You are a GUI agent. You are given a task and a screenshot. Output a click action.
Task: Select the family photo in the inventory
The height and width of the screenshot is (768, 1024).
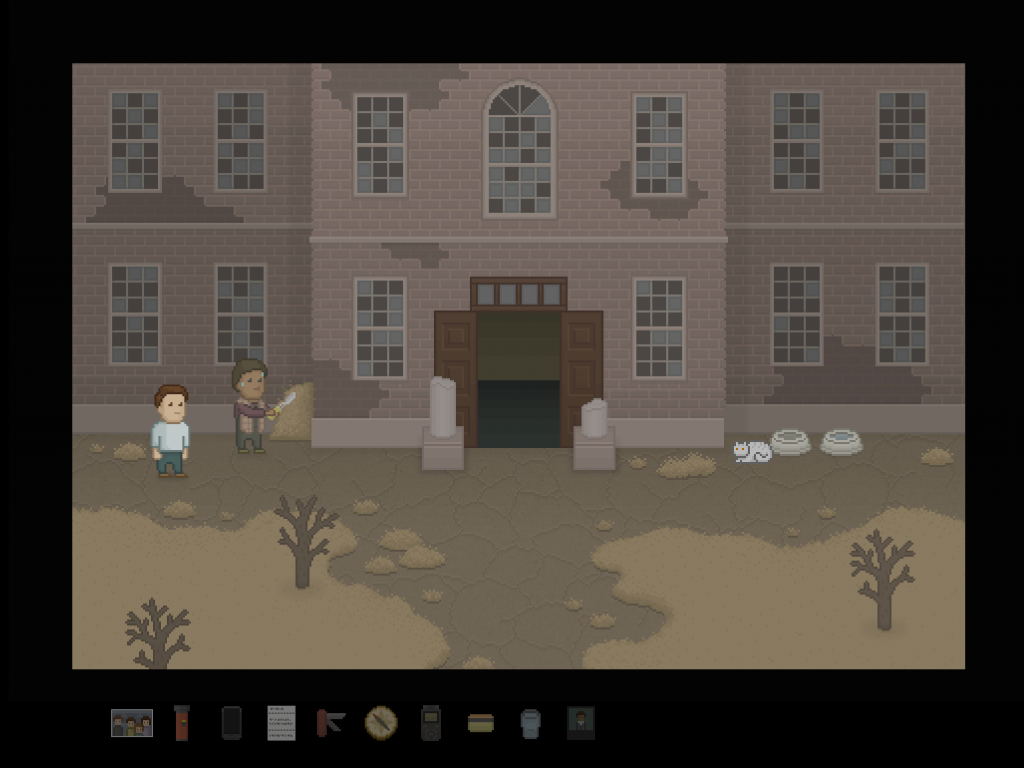132,723
